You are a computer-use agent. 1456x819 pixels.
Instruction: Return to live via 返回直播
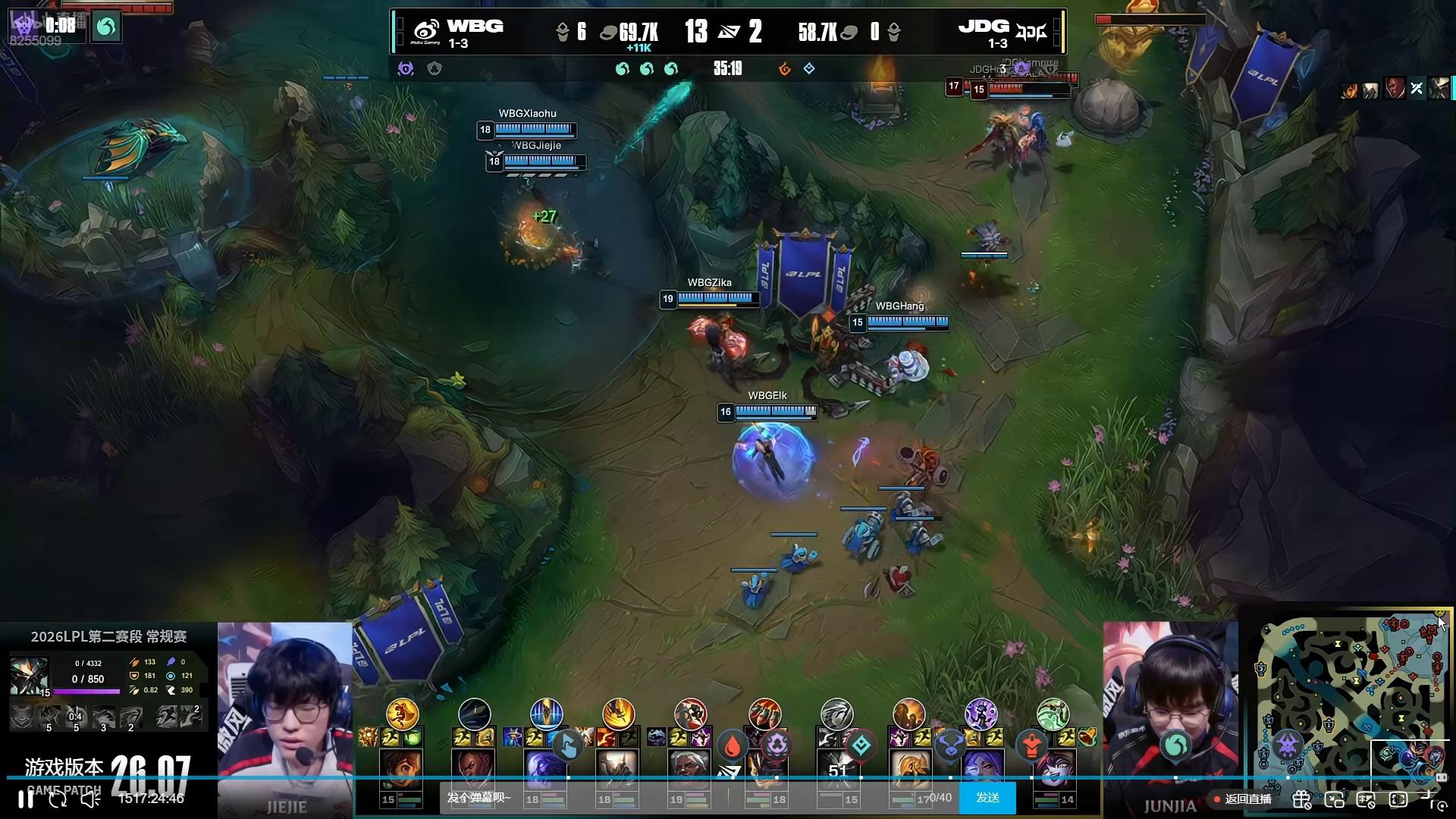tap(1243, 799)
